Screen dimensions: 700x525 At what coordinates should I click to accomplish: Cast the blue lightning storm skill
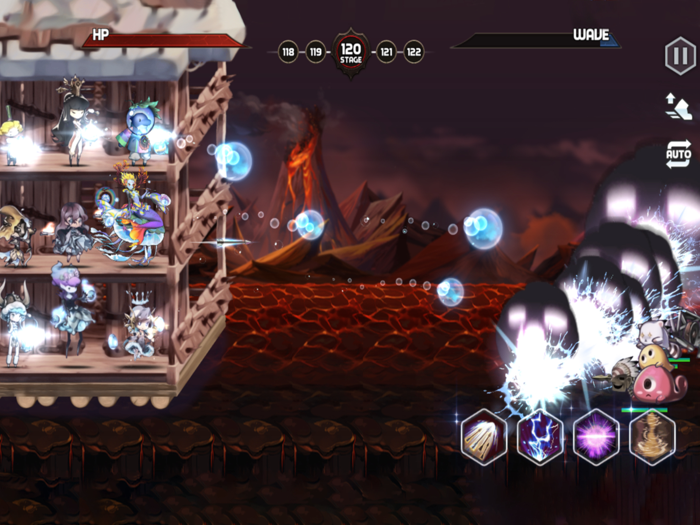pos(540,436)
